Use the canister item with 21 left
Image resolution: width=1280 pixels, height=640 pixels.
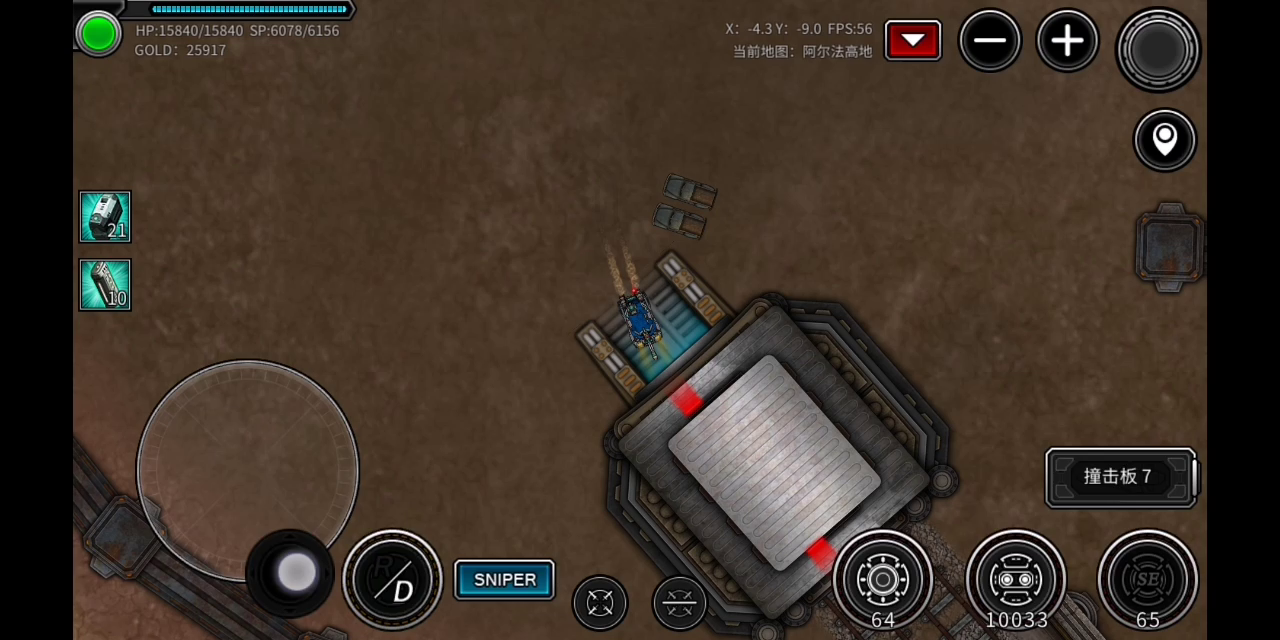click(x=105, y=217)
